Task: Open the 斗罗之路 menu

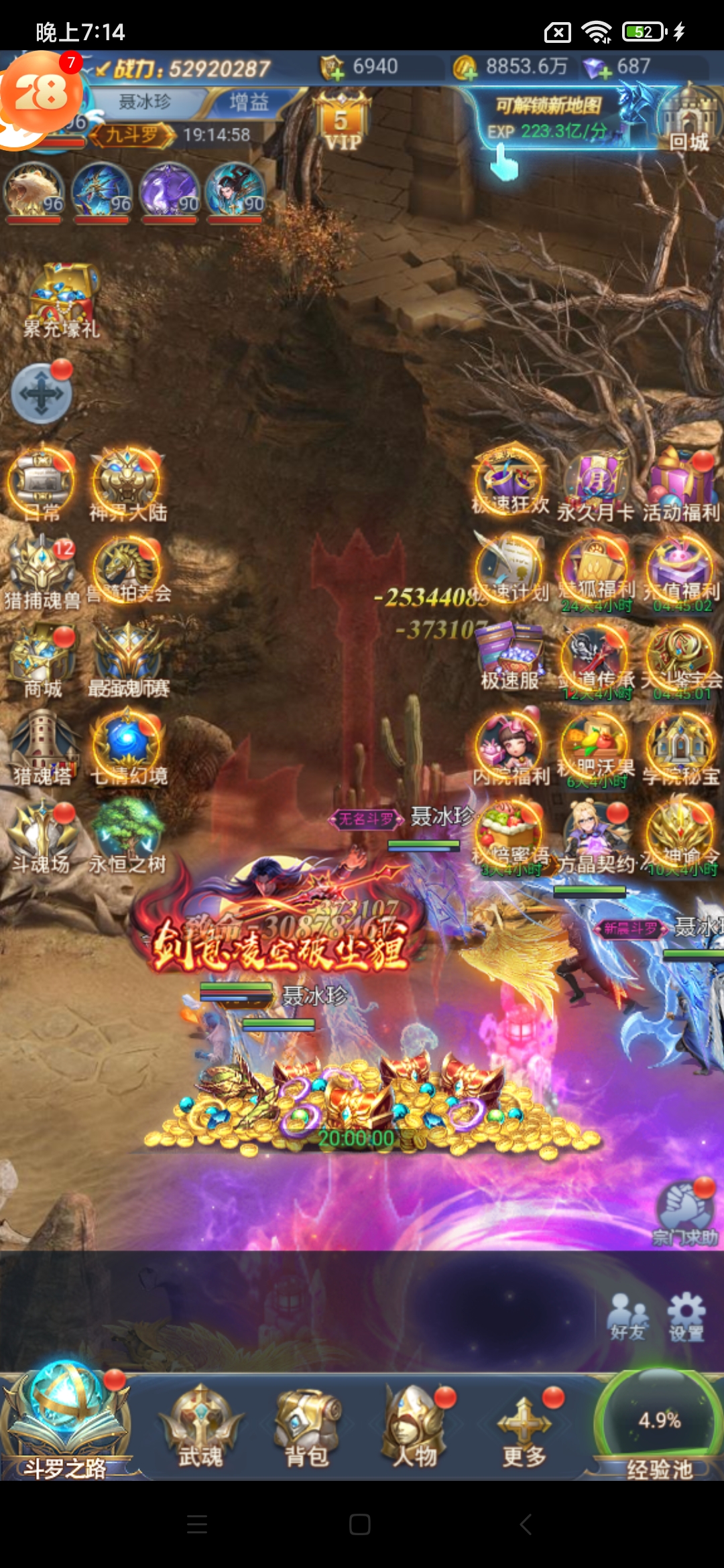Action: click(64, 1423)
